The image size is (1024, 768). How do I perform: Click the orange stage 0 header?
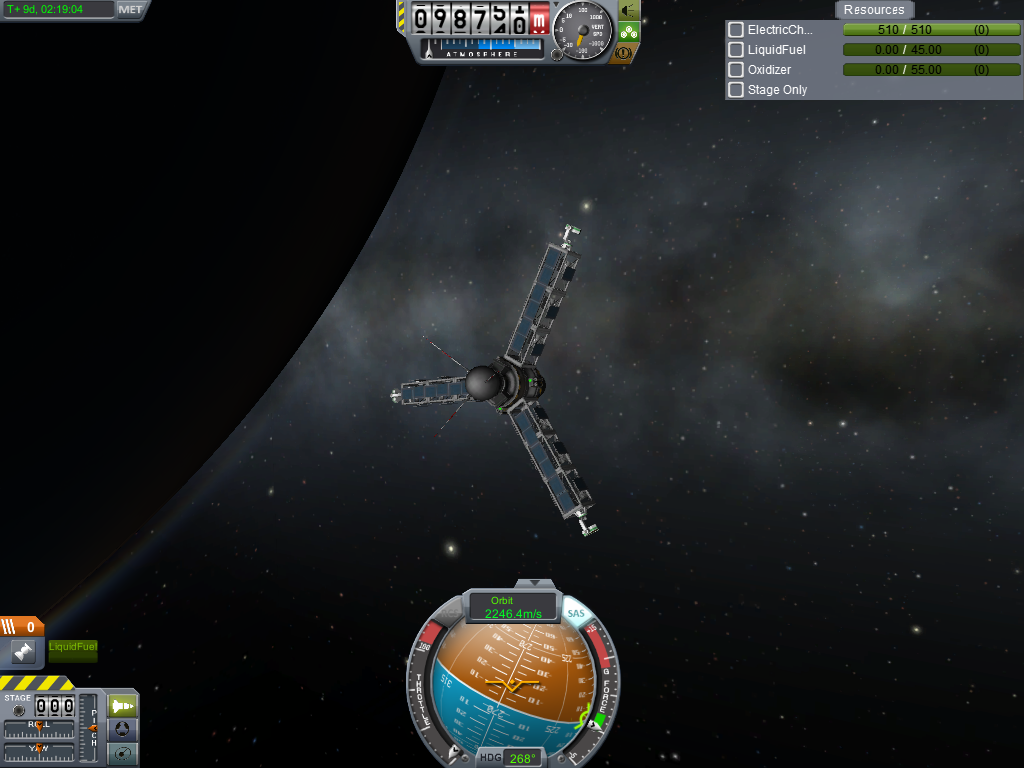(22, 627)
